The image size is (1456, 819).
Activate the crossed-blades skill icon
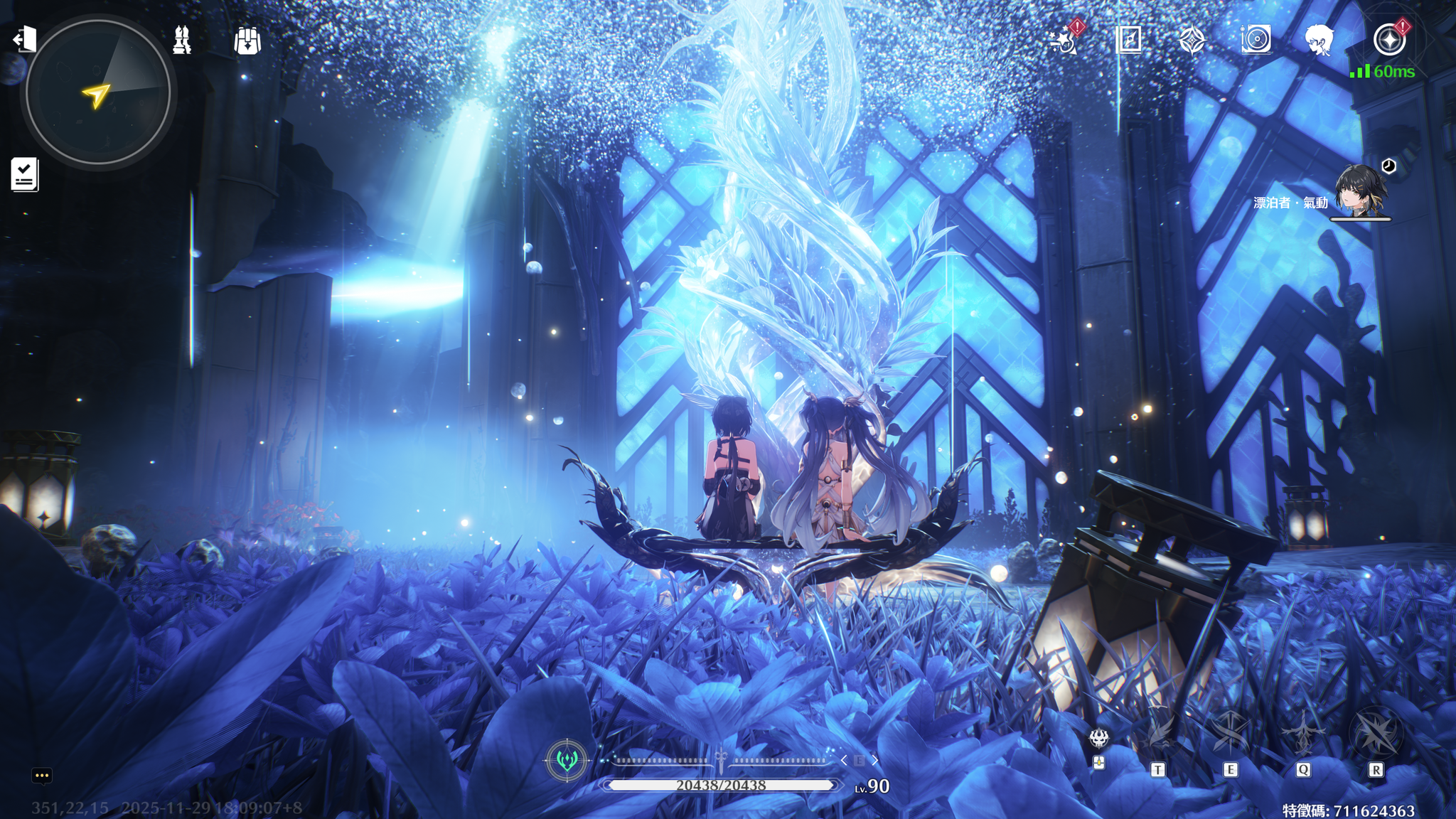(1231, 734)
